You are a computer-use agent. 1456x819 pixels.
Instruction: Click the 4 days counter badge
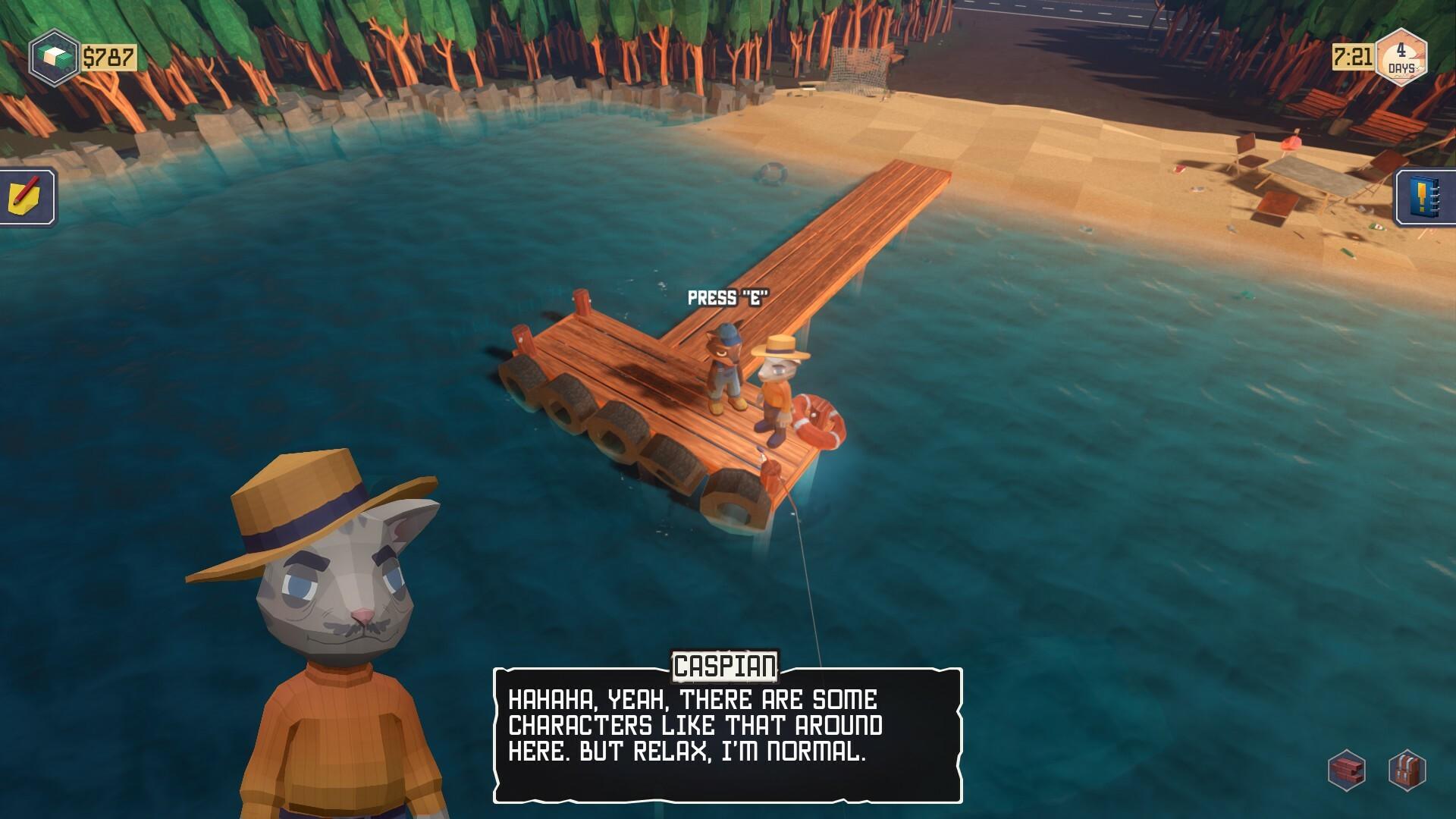pyautogui.click(x=1401, y=58)
